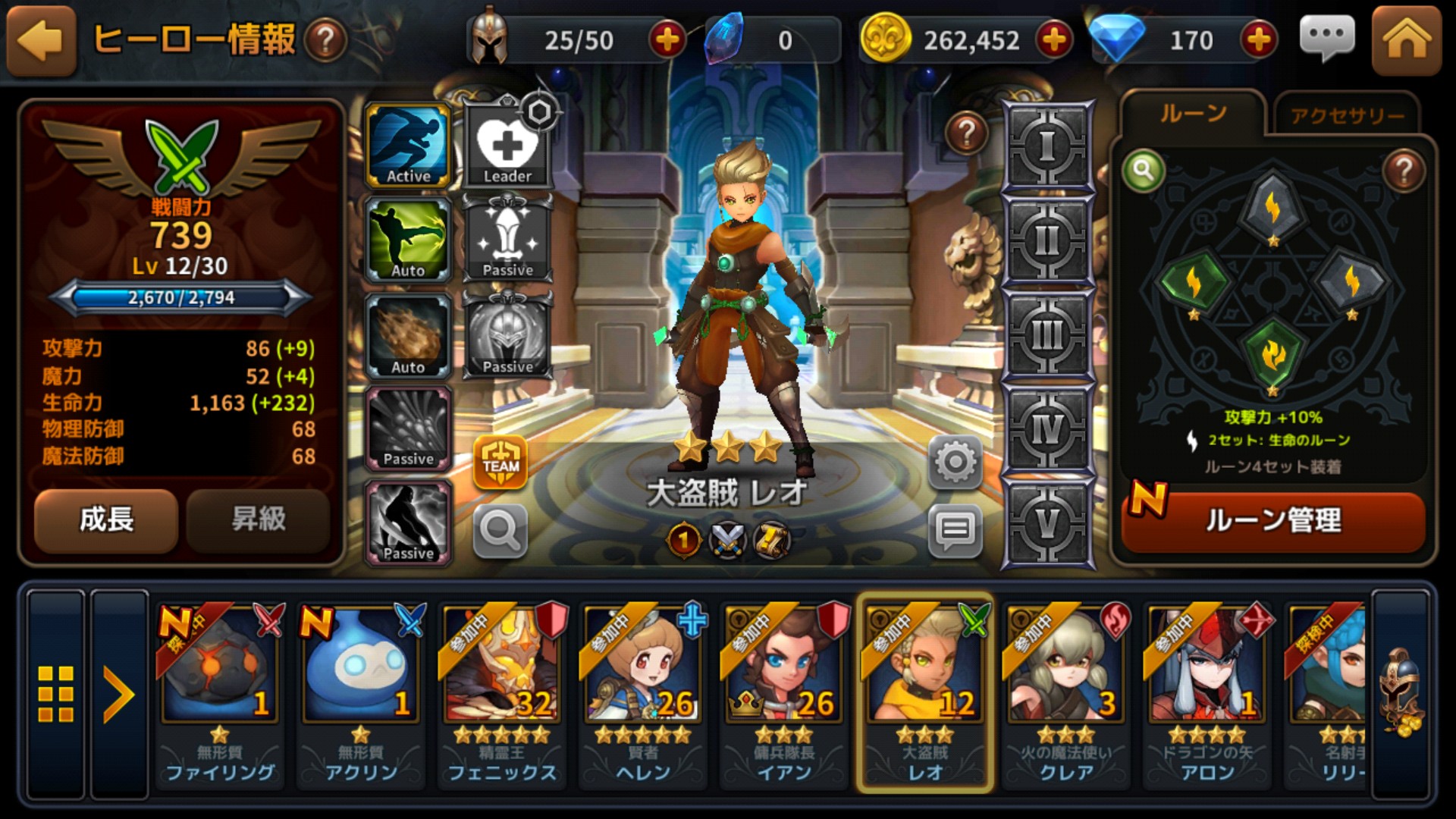Open the yellow grid view of heroes

click(x=56, y=694)
